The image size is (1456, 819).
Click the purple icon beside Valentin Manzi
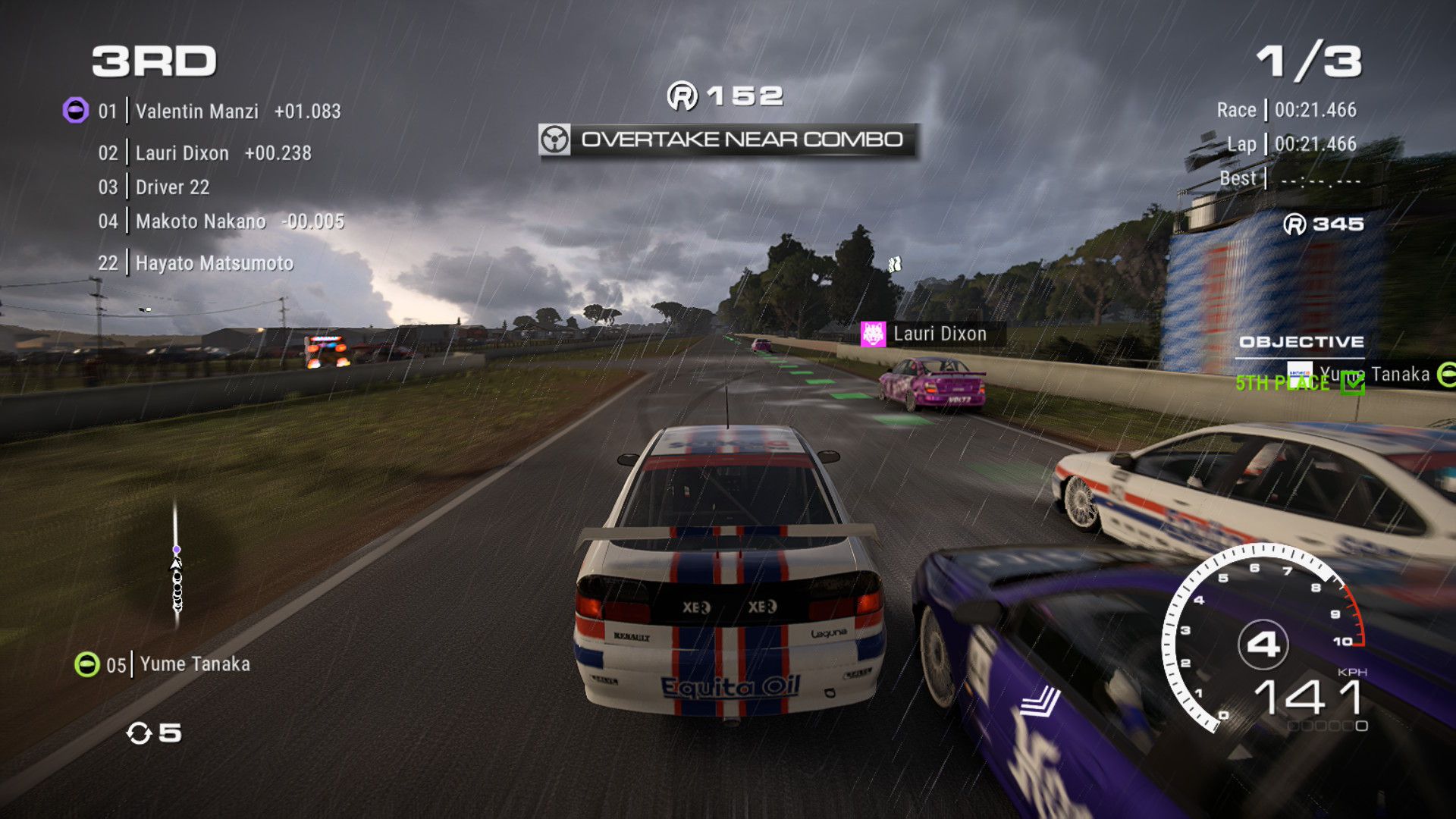click(x=75, y=111)
